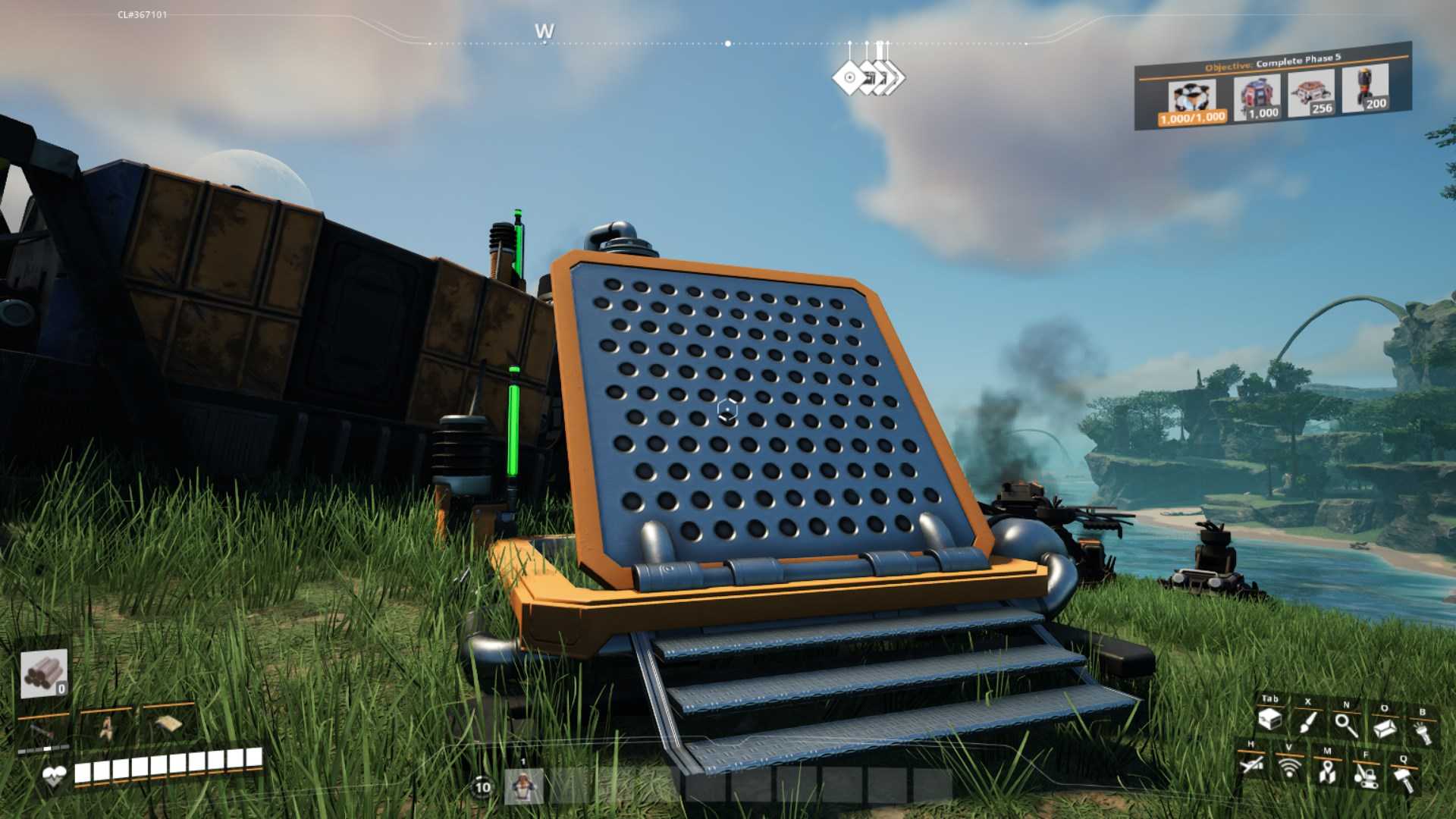This screenshot has height=819, width=1456.
Task: Select the paper sheet equipment slot
Action: pos(168,725)
